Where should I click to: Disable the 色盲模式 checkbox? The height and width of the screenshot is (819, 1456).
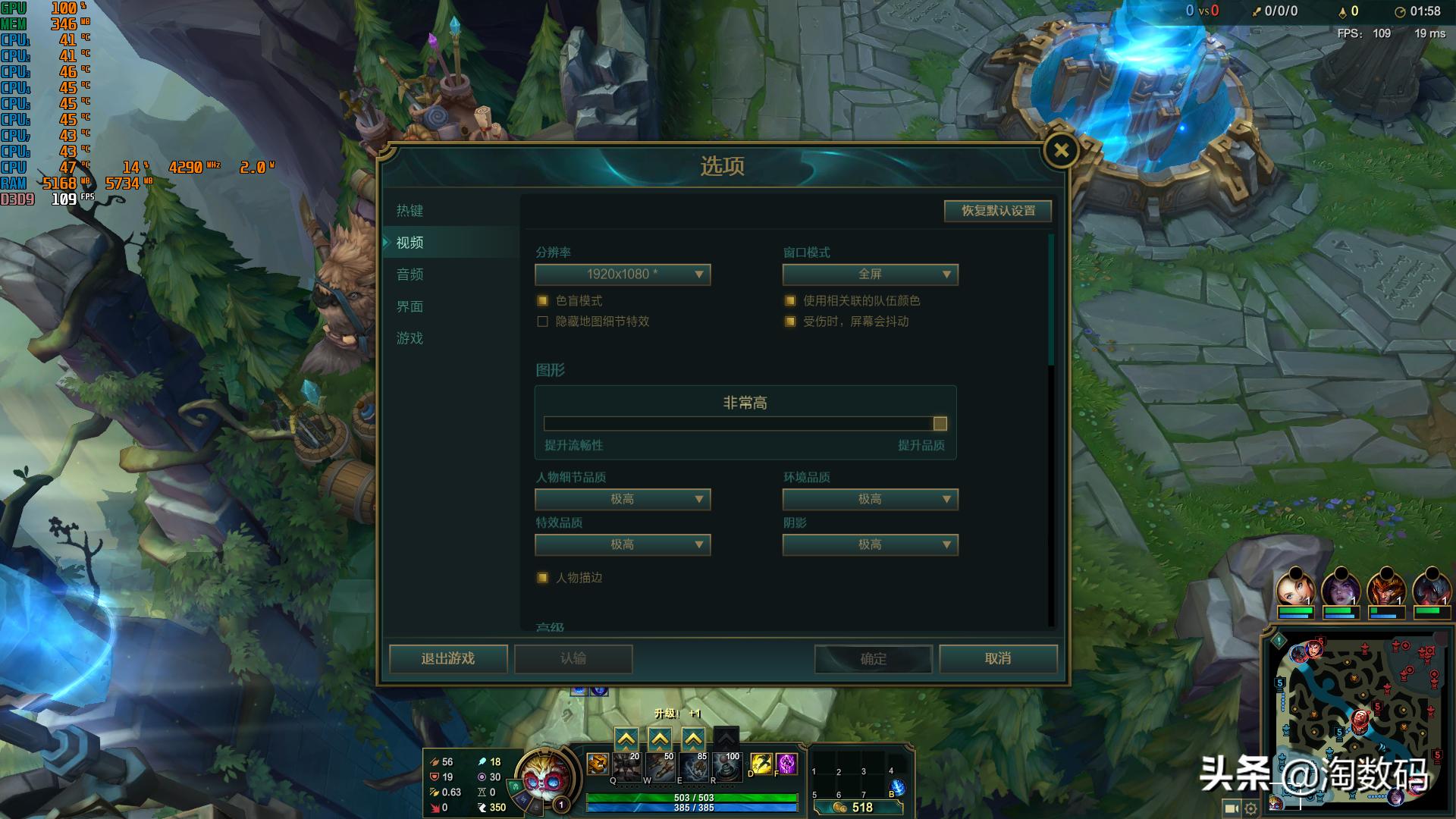(x=542, y=300)
